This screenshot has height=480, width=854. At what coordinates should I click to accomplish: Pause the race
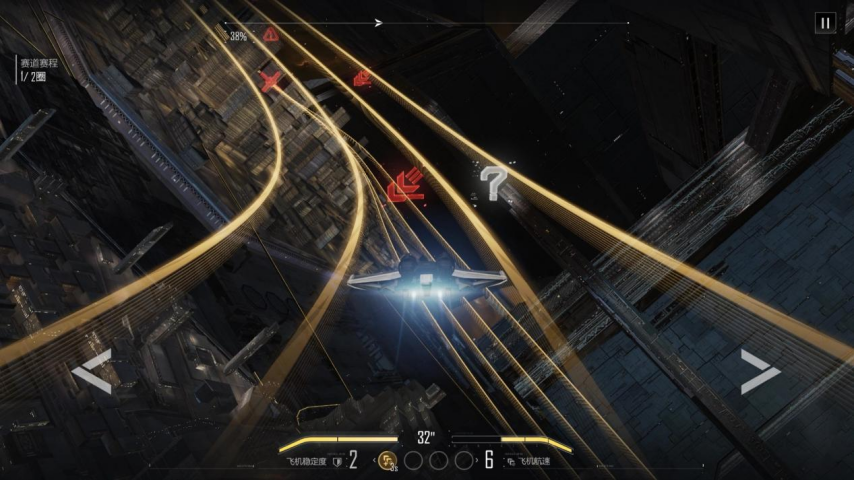(825, 22)
